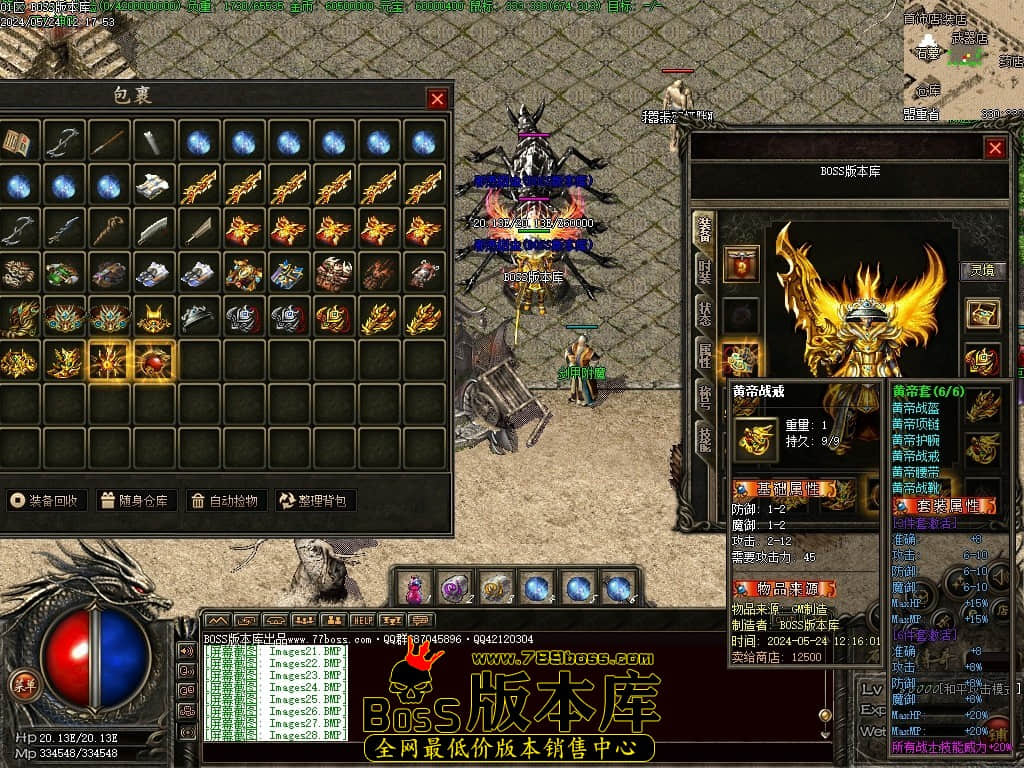Open the 状态 status tab

click(x=705, y=312)
